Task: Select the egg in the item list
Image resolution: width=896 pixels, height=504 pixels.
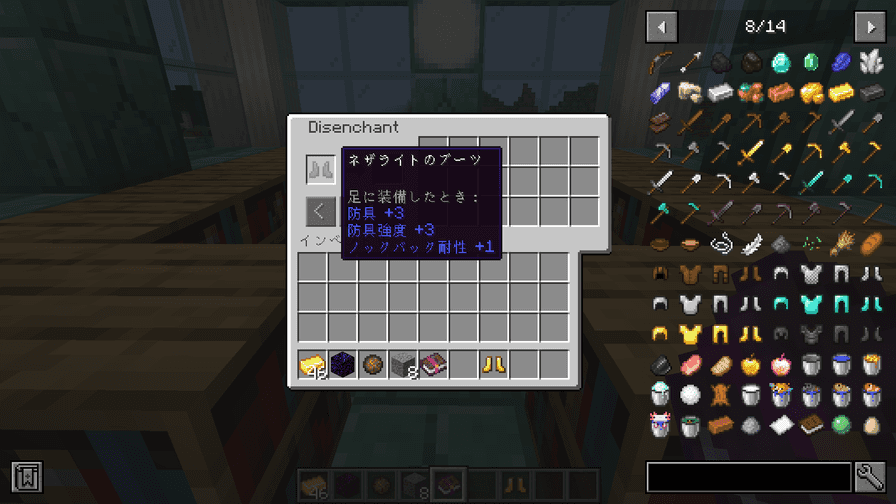Action: (x=871, y=424)
